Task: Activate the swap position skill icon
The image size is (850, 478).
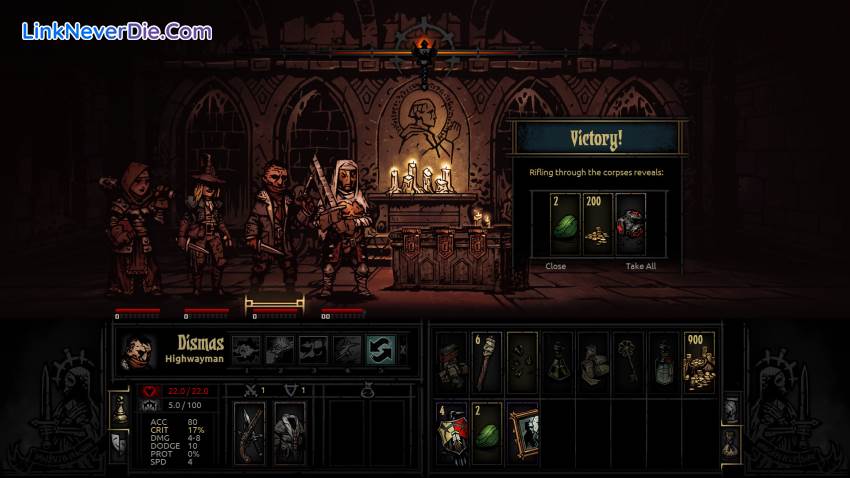Action: (x=378, y=349)
